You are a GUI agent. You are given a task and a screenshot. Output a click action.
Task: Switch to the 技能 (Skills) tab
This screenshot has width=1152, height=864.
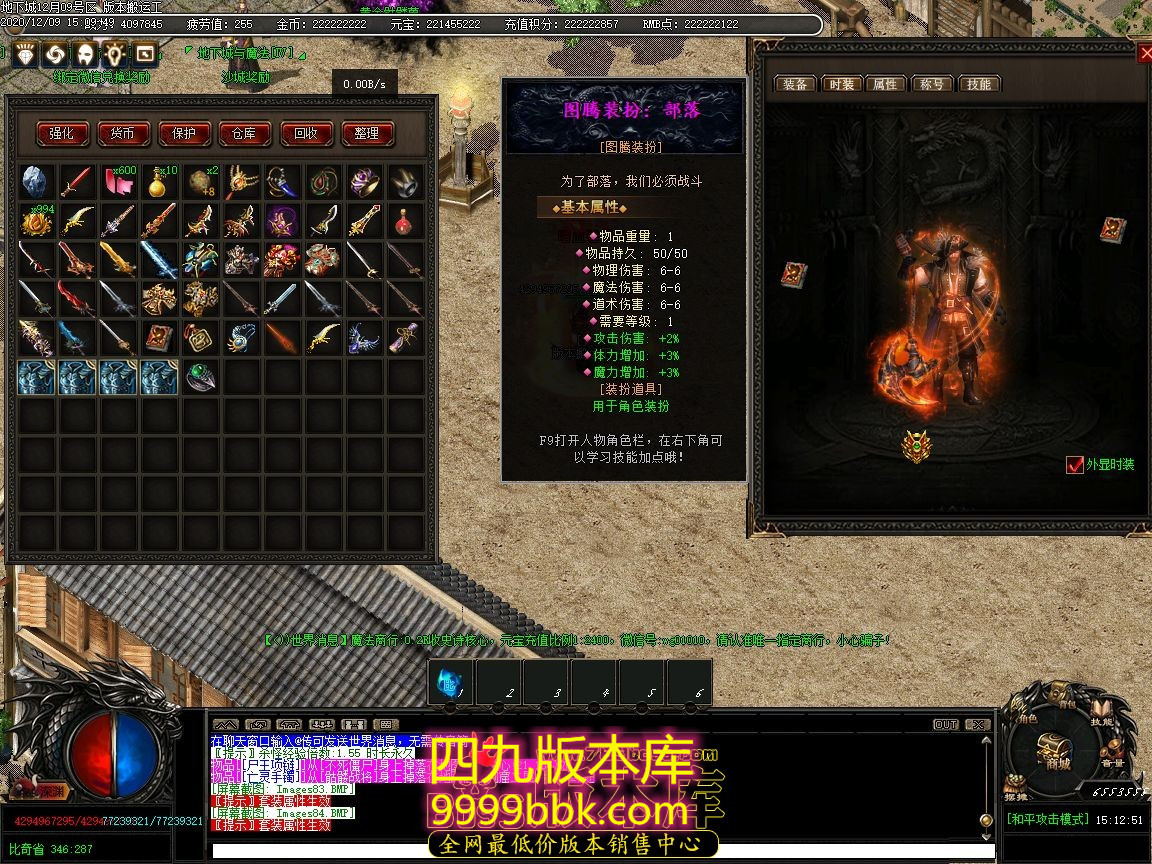pos(979,84)
